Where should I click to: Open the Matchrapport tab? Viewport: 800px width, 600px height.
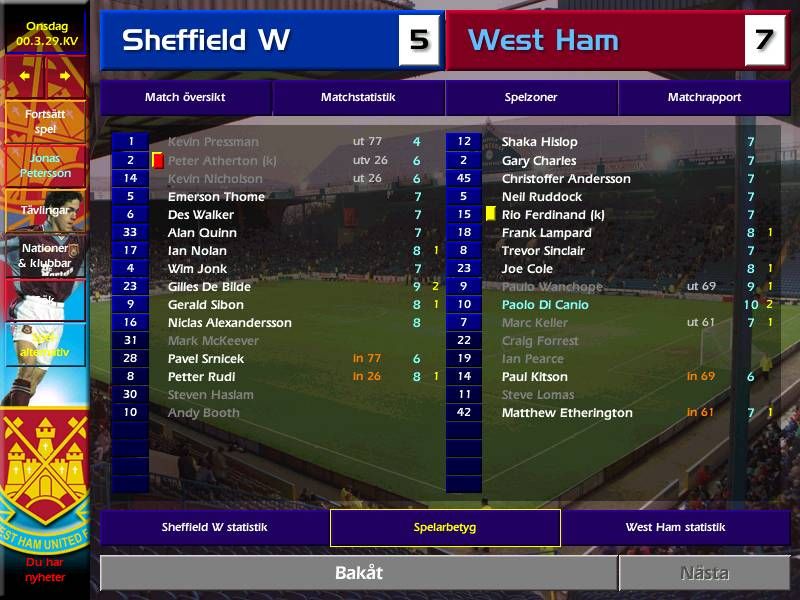(x=704, y=98)
